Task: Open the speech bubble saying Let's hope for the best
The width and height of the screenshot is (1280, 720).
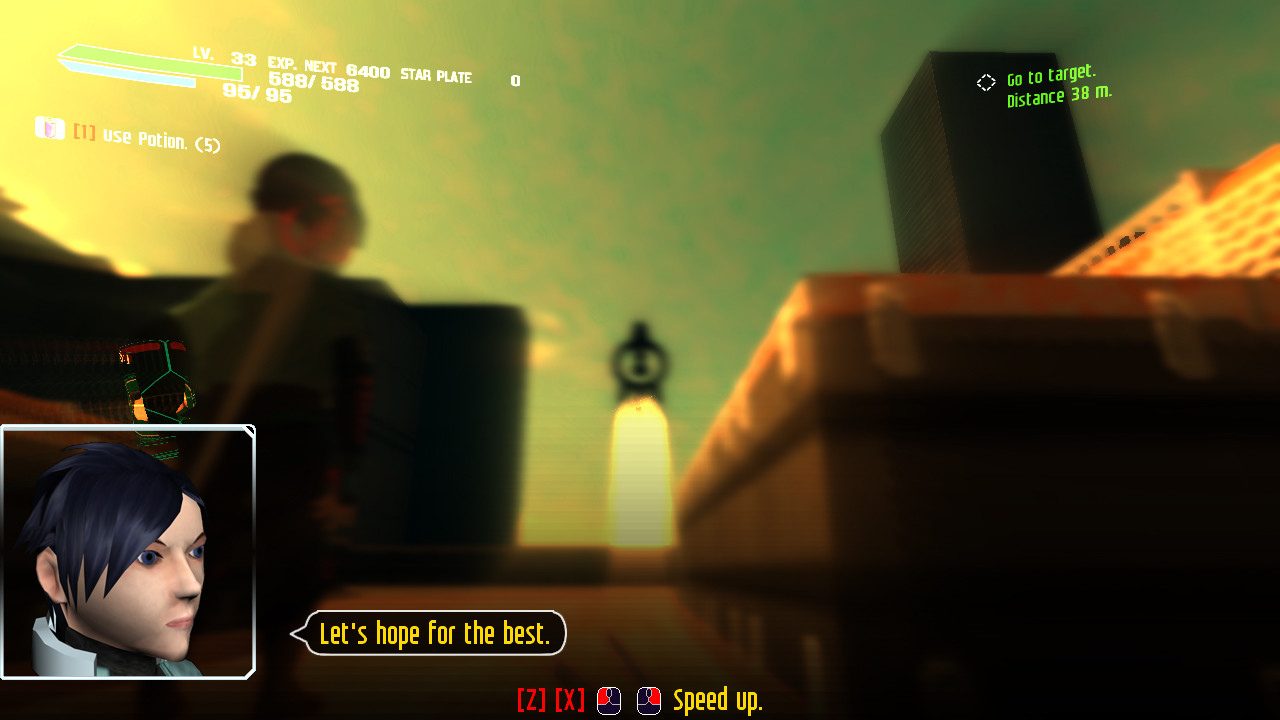Action: coord(433,633)
